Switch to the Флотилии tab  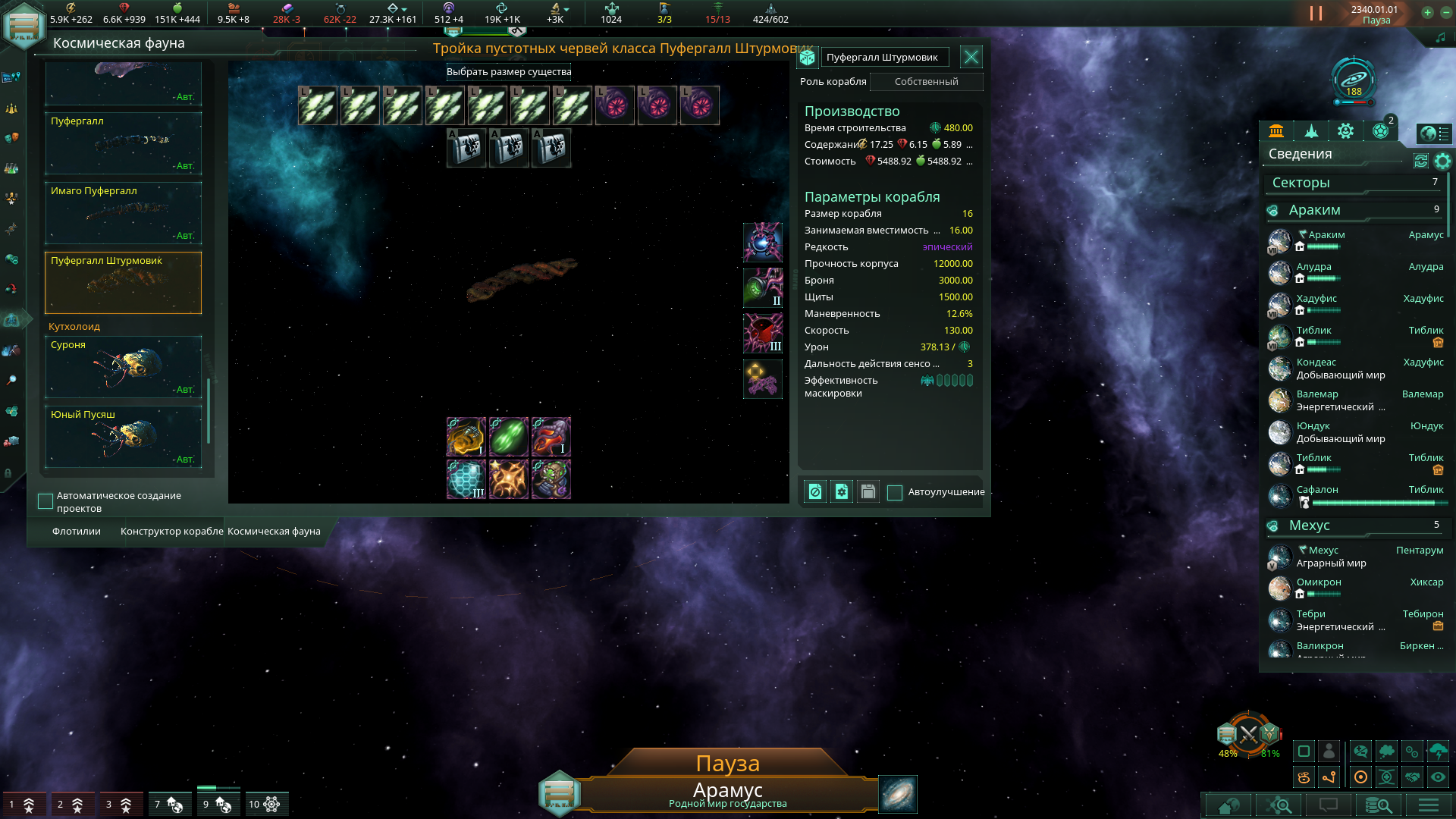pos(77,532)
